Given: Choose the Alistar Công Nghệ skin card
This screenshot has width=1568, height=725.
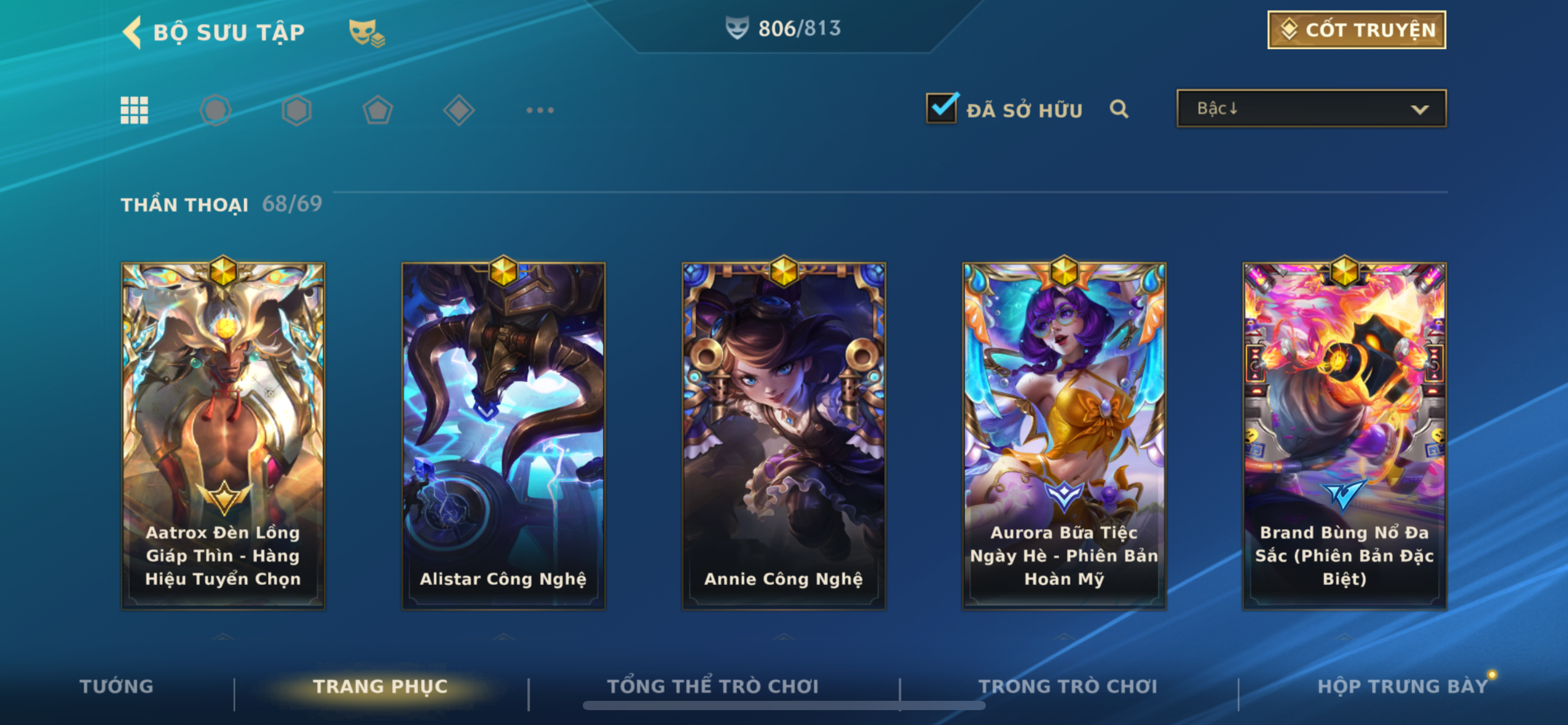Looking at the screenshot, I should pos(503,434).
